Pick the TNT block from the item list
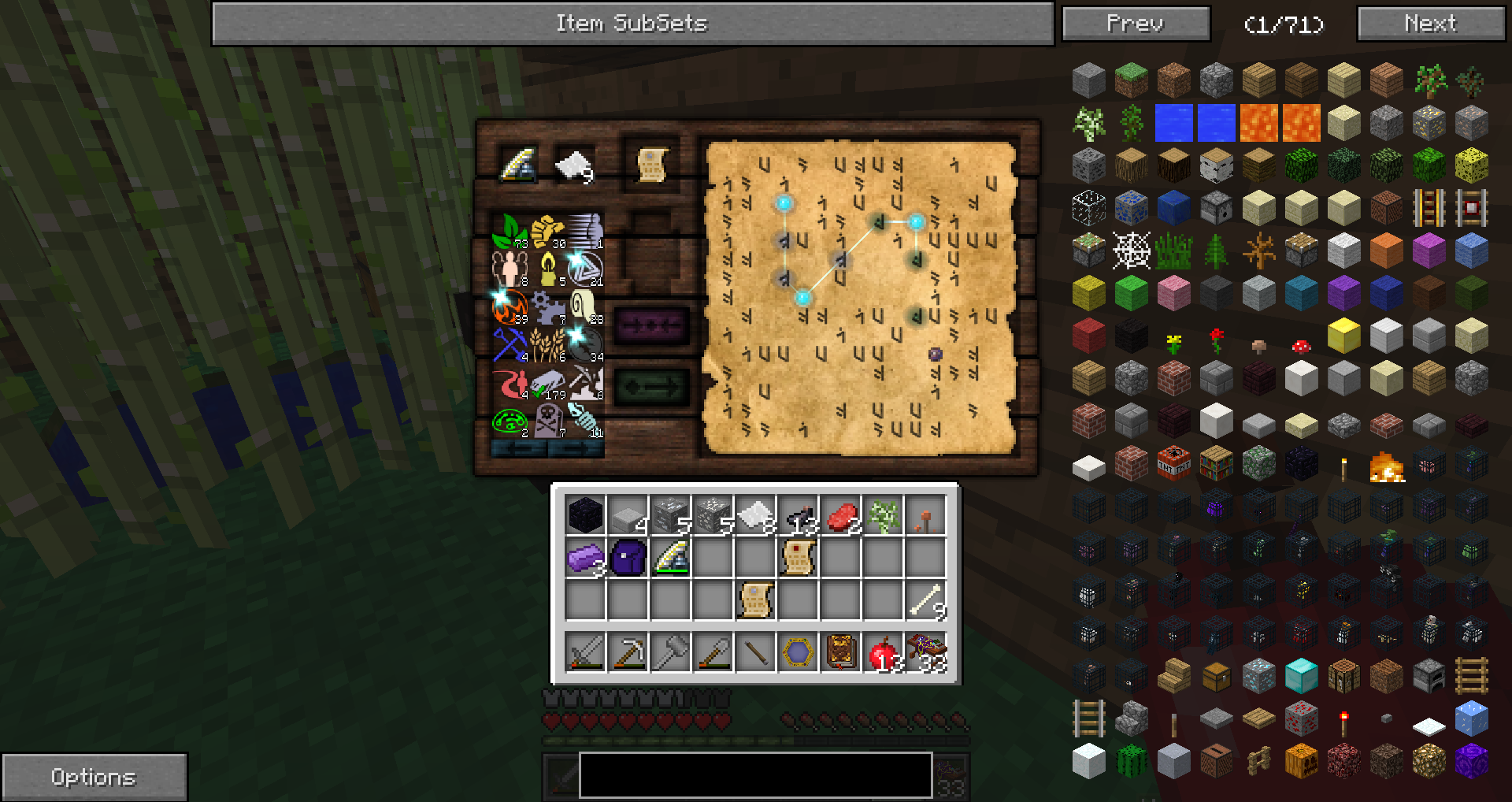This screenshot has height=802, width=1512. pyautogui.click(x=1173, y=463)
